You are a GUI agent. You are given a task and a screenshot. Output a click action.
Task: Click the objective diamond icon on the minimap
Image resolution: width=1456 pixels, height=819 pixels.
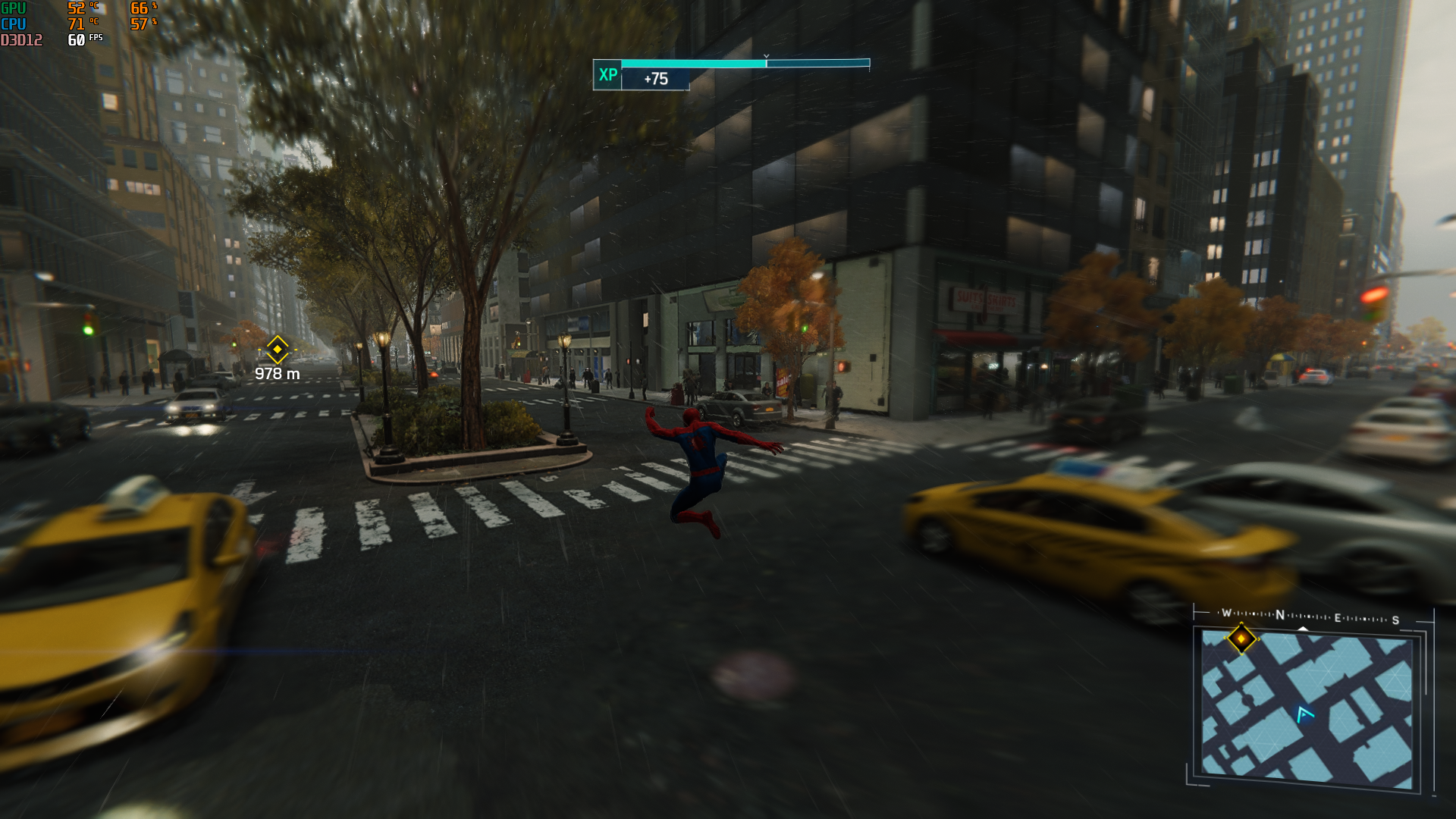tap(1241, 639)
